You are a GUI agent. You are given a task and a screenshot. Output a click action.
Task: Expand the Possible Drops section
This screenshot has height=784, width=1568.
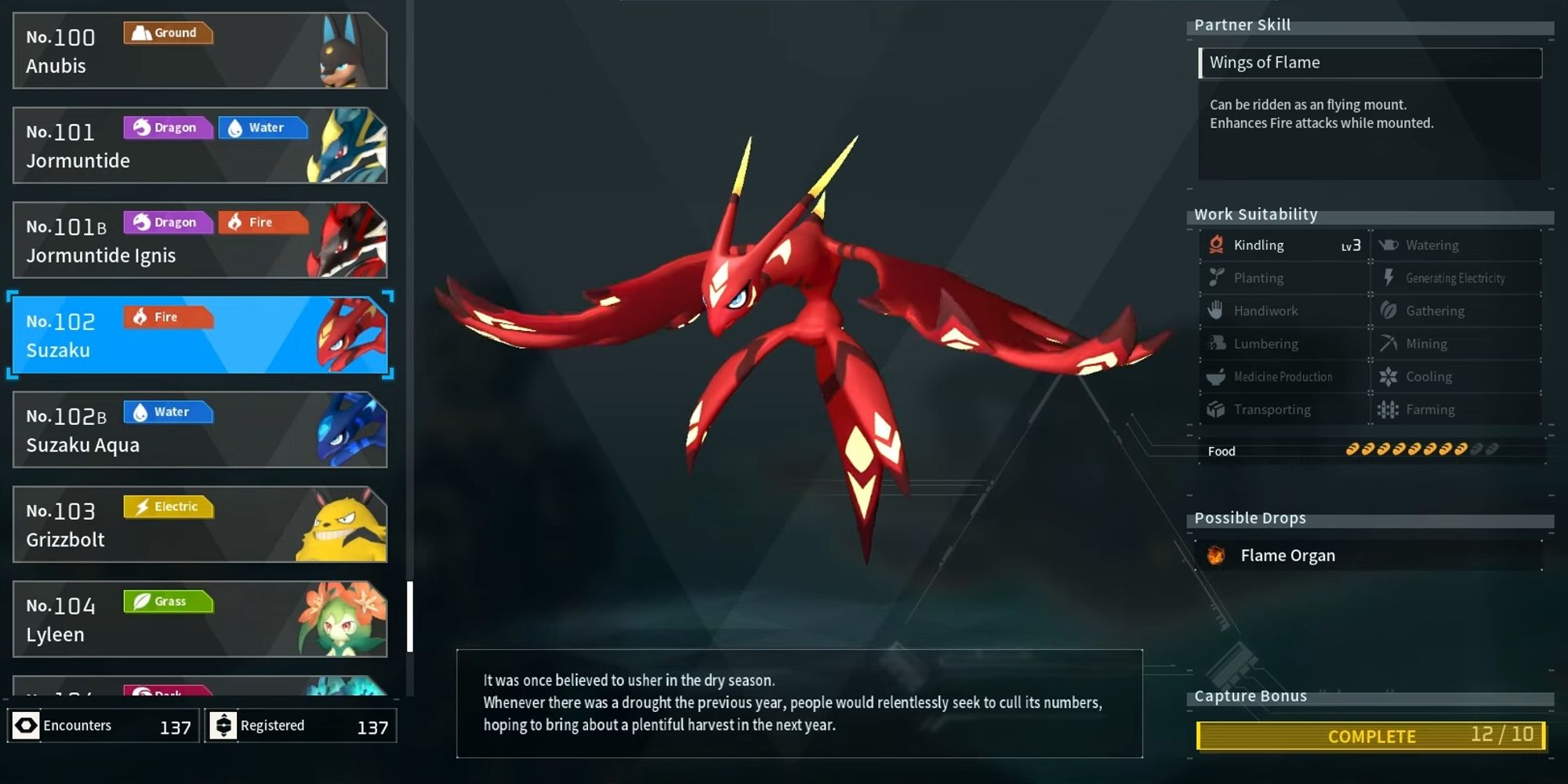pos(1249,517)
